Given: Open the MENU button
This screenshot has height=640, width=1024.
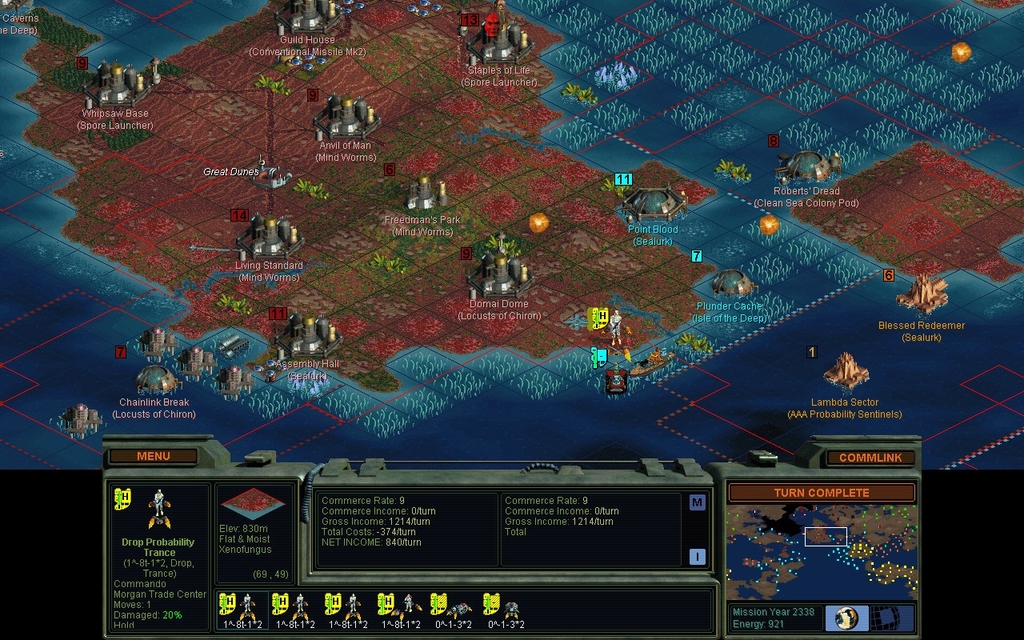Looking at the screenshot, I should point(153,456).
